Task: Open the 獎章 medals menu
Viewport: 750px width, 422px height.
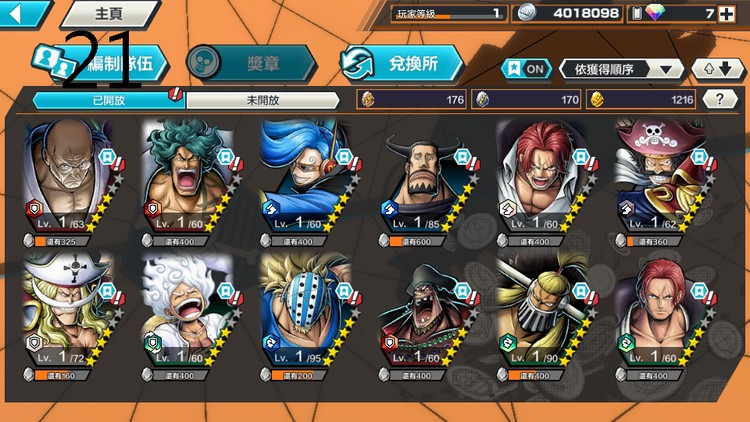Action: tap(250, 62)
